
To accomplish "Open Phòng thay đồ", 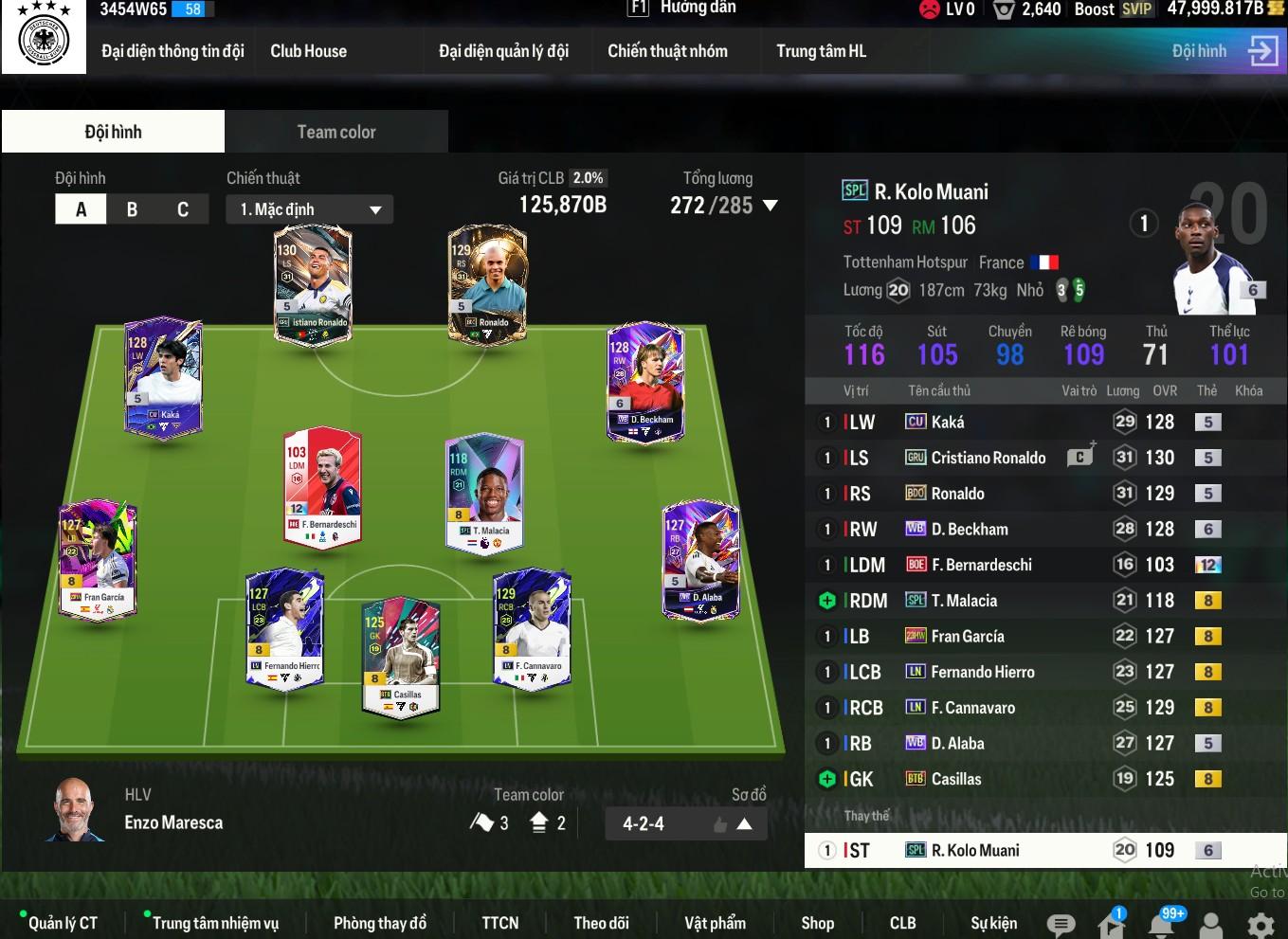I will 379,923.
